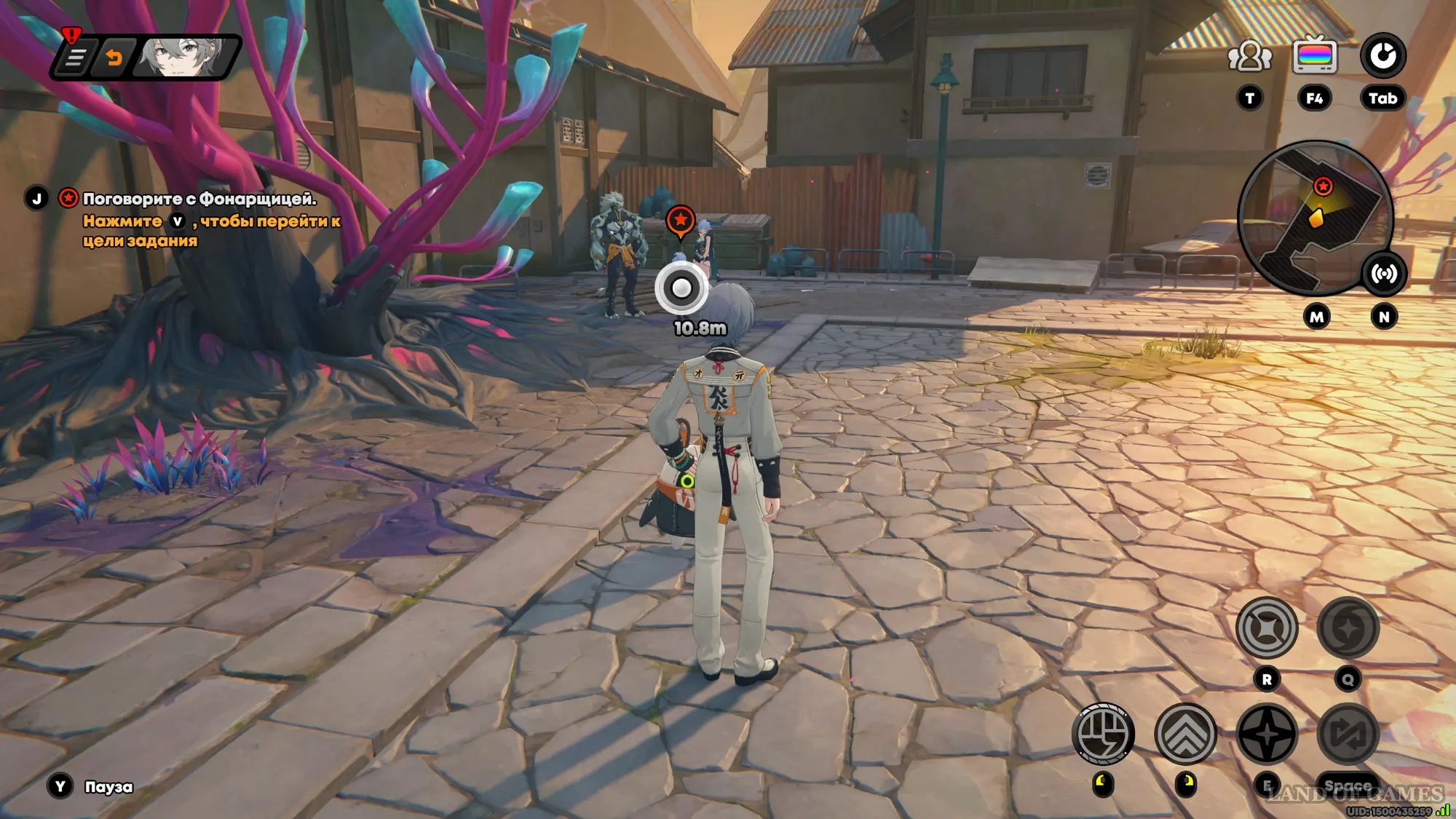
Task: Open the three-line menu icon
Action: pyautogui.click(x=75, y=58)
